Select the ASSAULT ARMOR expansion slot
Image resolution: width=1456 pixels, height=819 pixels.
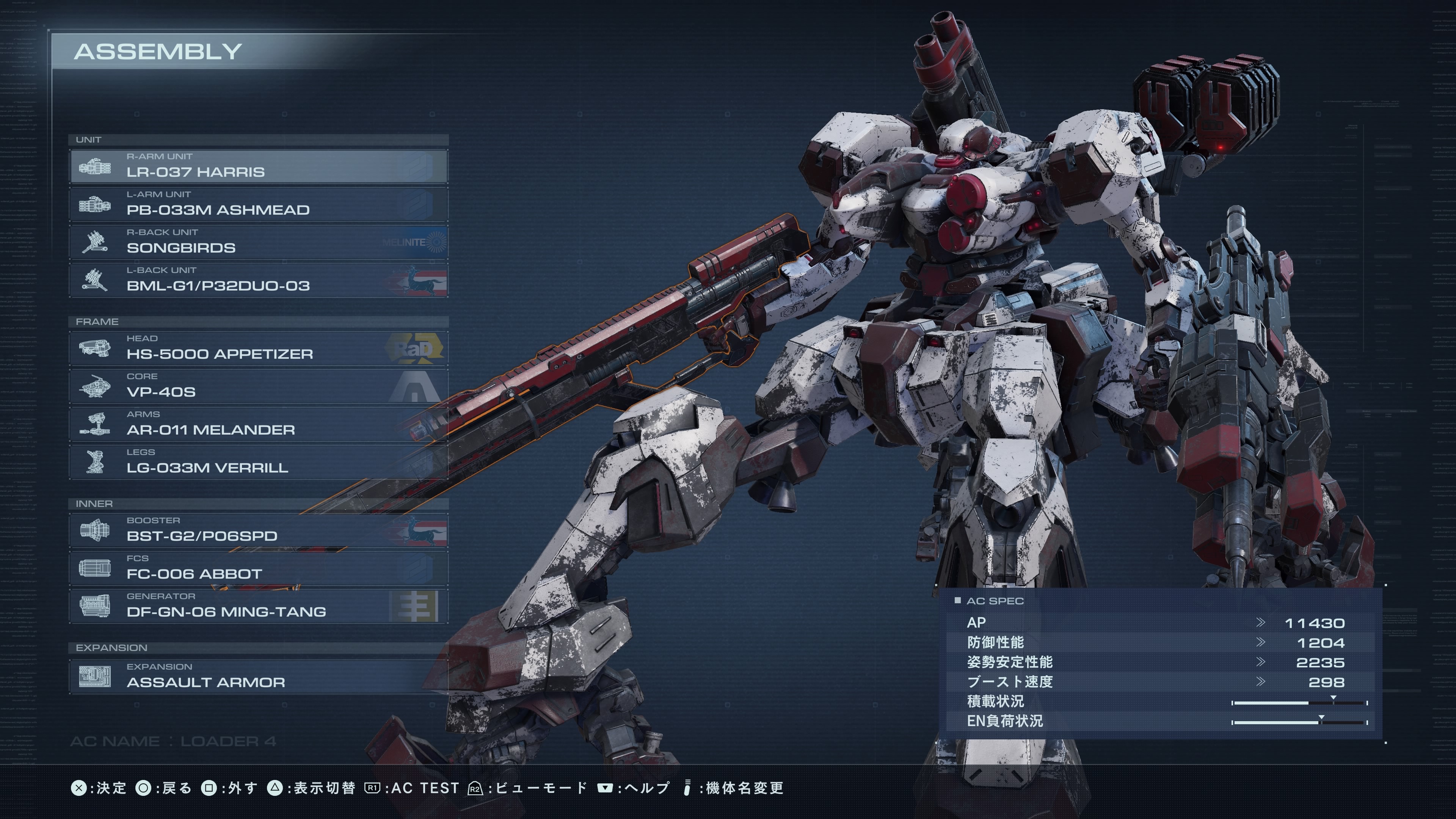258,676
